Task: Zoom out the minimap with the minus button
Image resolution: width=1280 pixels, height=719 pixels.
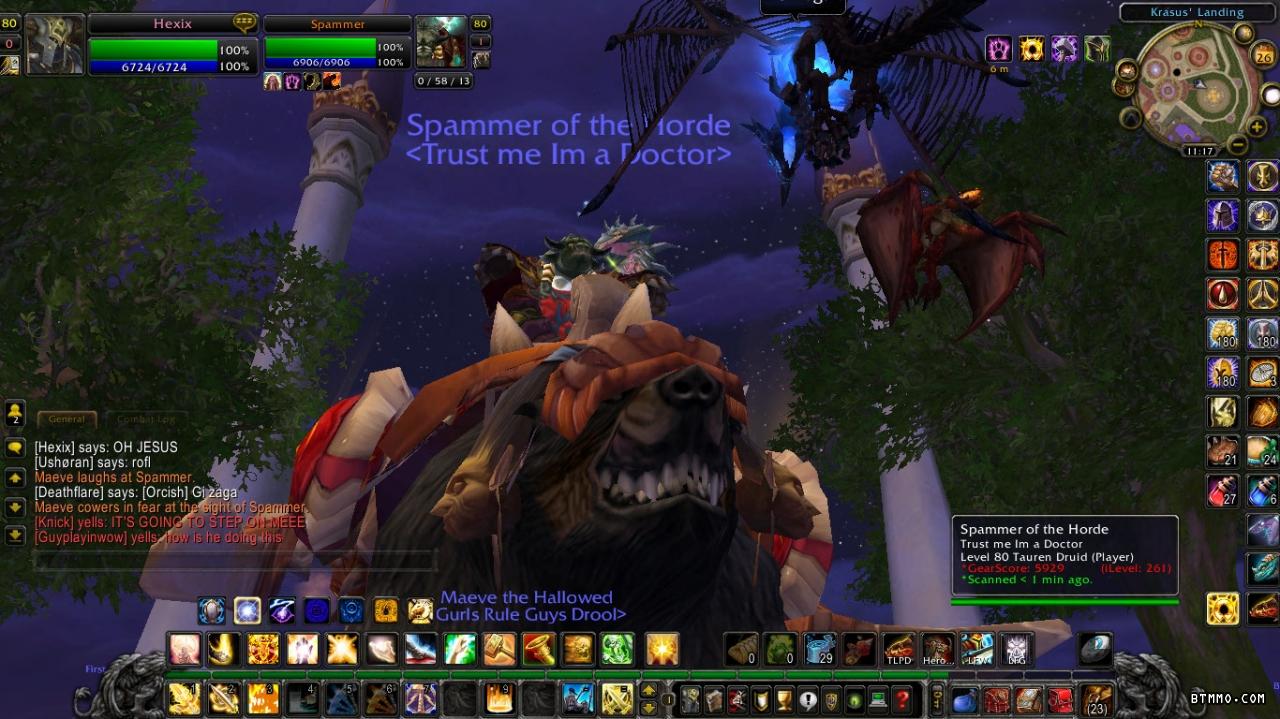Action: point(1238,145)
